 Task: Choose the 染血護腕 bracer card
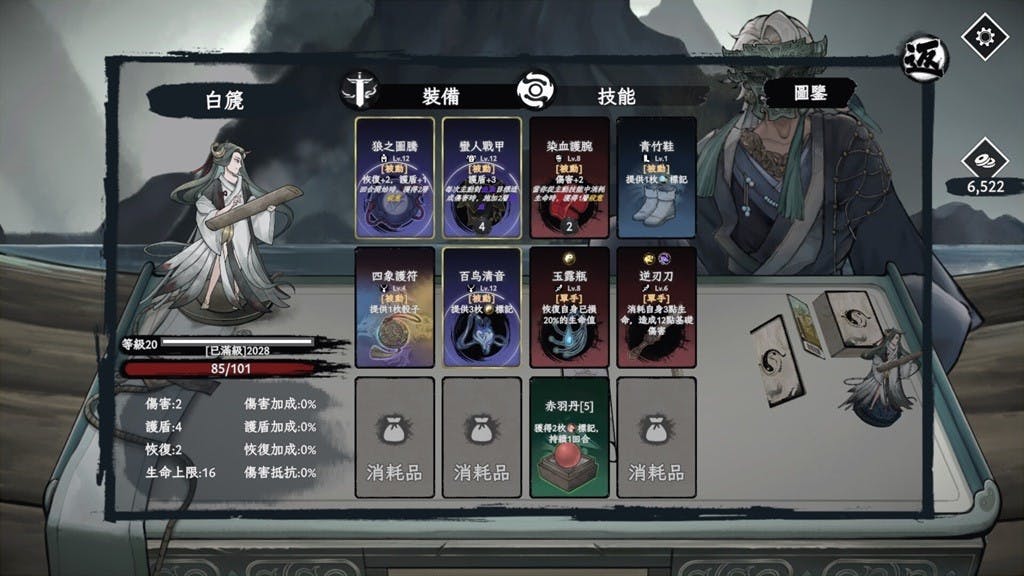click(x=569, y=178)
